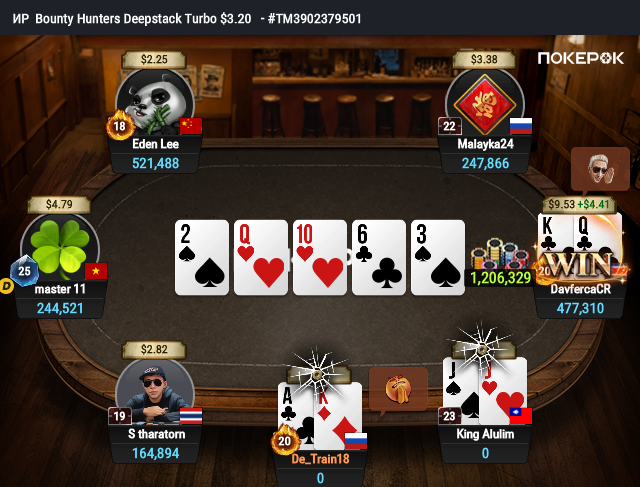Click the level 25 badge on master 11

point(23,270)
